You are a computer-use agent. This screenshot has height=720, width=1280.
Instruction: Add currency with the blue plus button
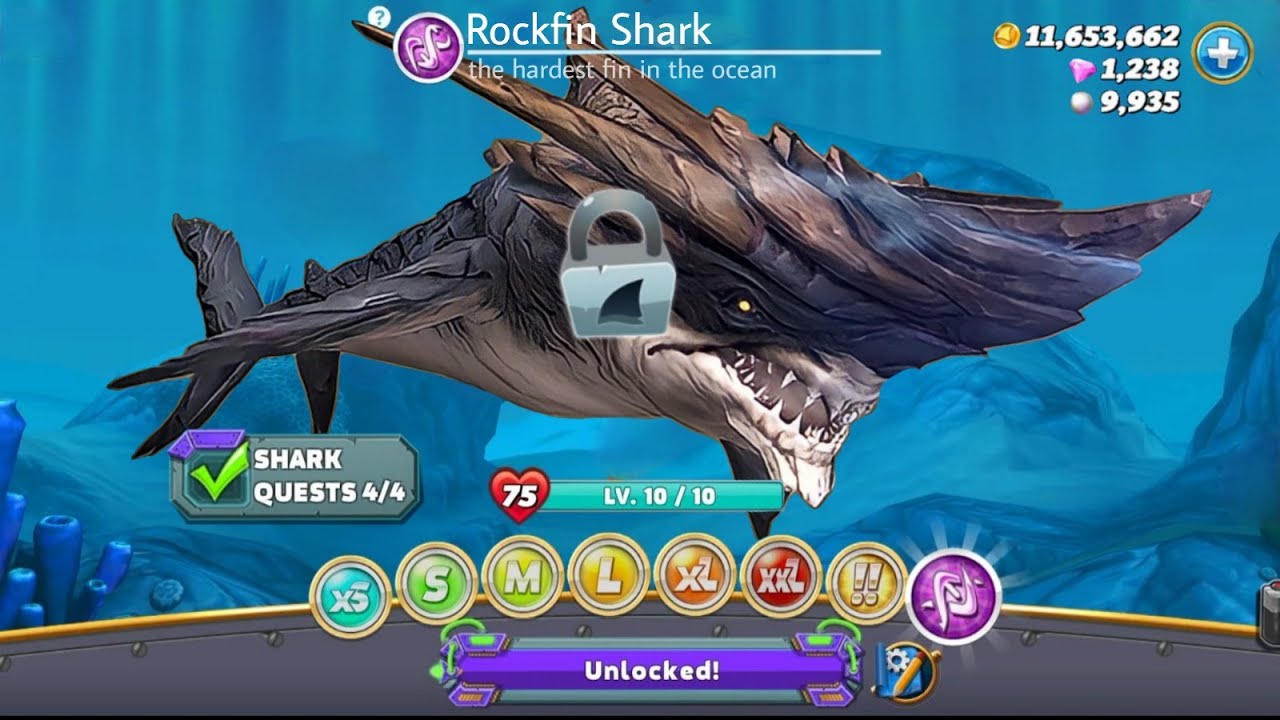(x=1222, y=52)
